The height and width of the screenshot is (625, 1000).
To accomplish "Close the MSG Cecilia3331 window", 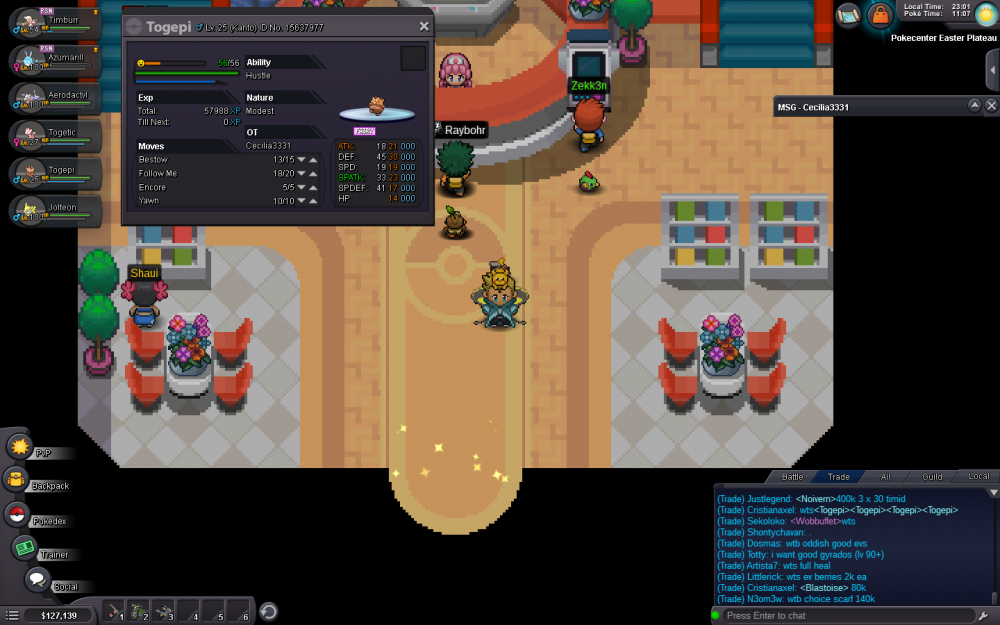I will pyautogui.click(x=991, y=105).
